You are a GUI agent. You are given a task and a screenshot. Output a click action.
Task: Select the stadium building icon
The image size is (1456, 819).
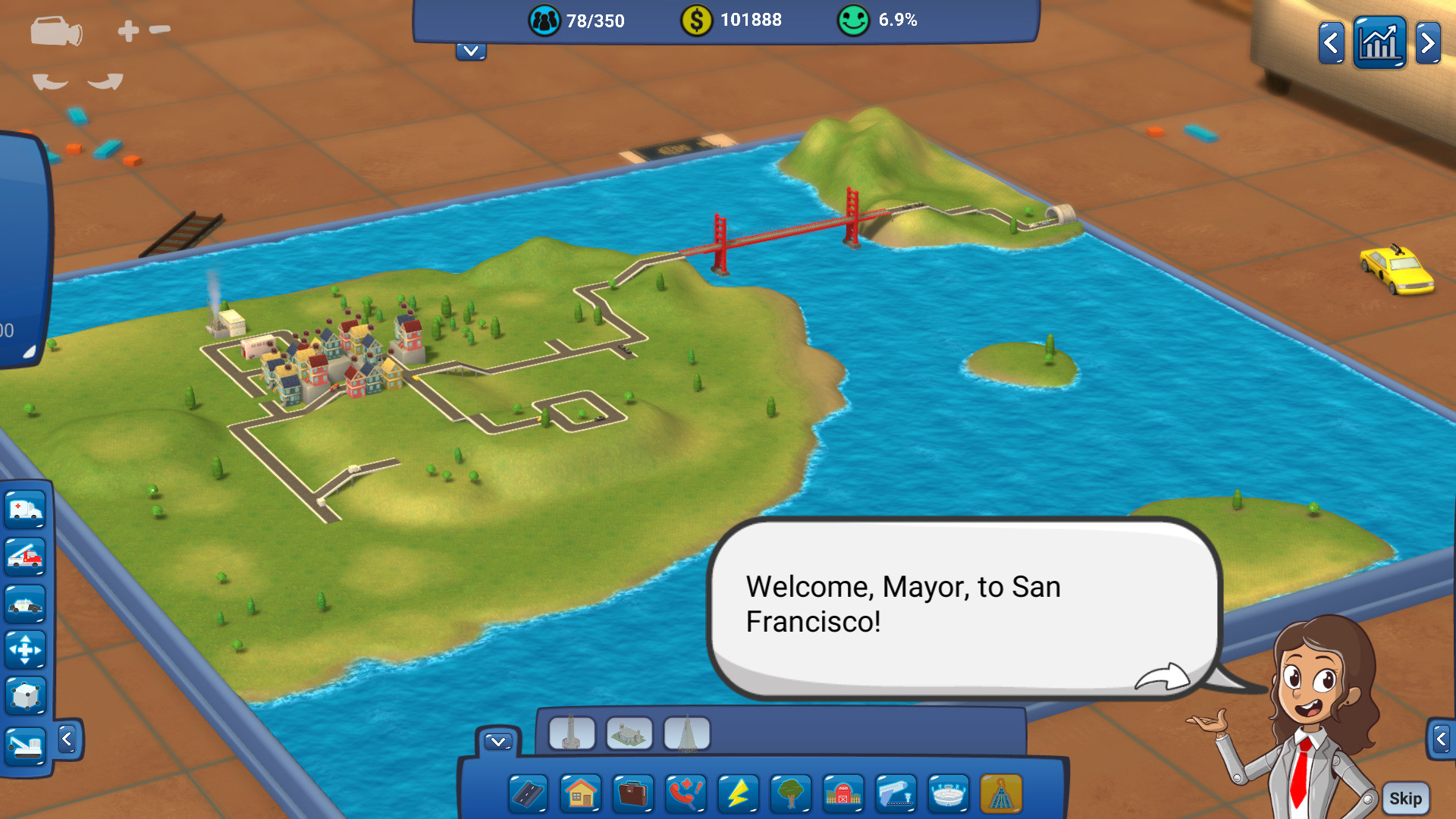click(x=946, y=794)
